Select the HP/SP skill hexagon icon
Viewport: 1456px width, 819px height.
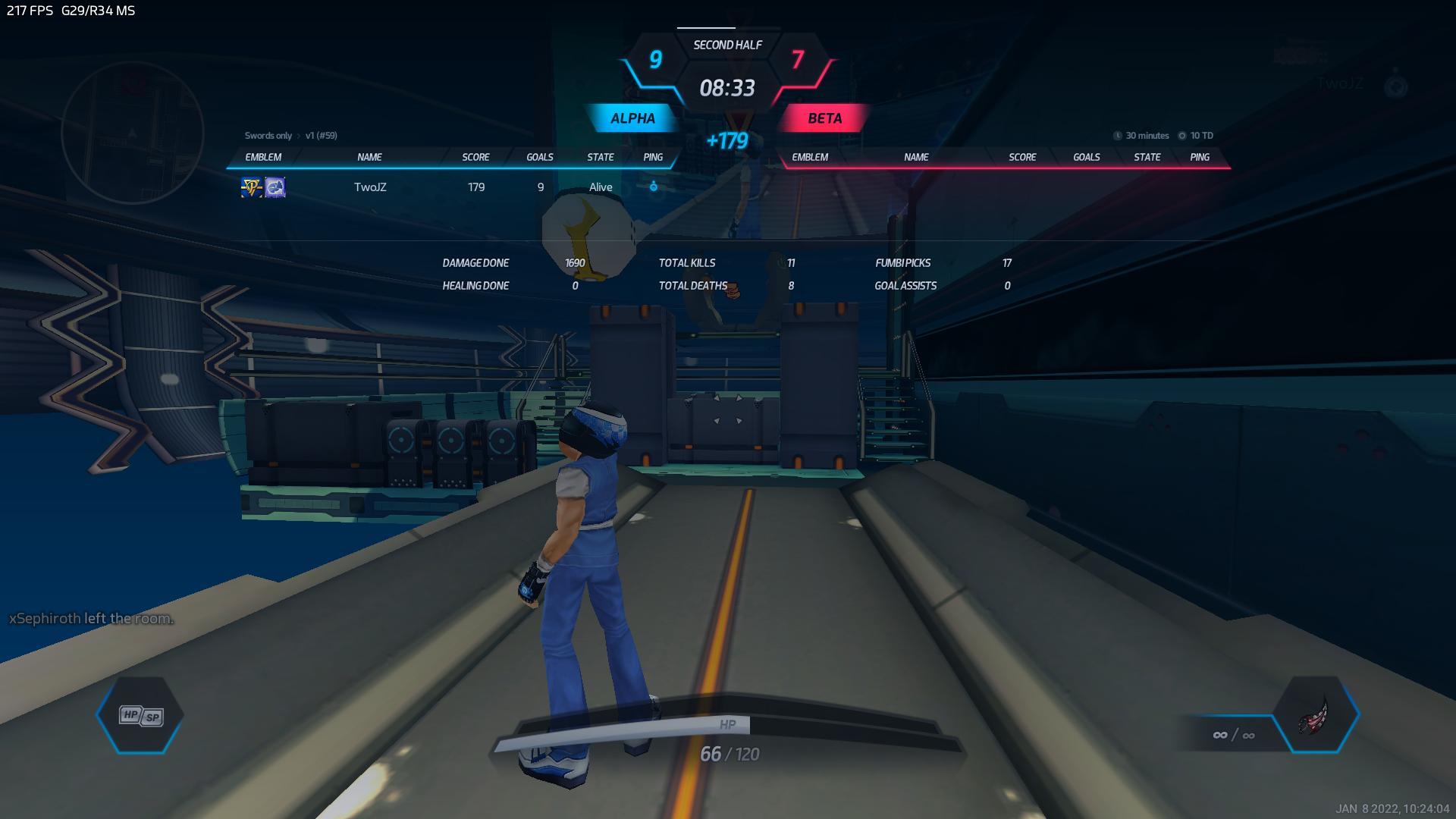pyautogui.click(x=141, y=715)
